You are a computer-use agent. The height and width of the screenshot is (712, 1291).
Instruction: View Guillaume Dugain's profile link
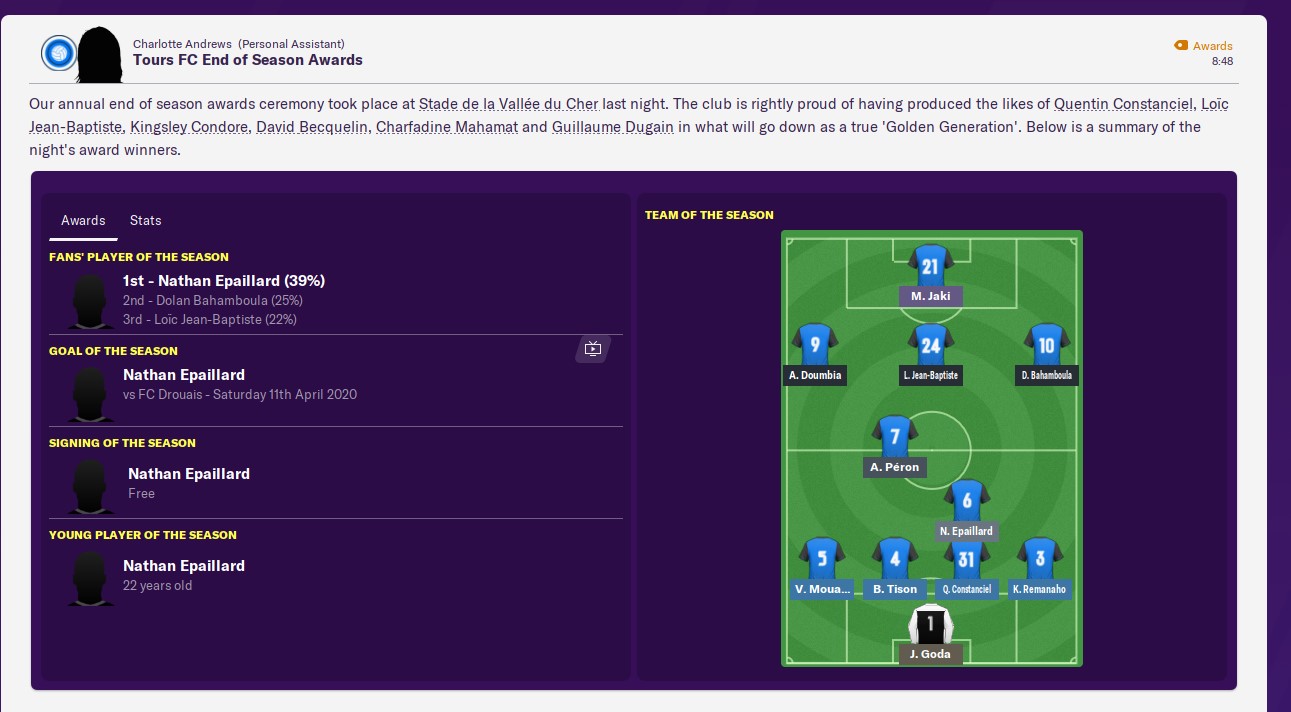click(613, 127)
